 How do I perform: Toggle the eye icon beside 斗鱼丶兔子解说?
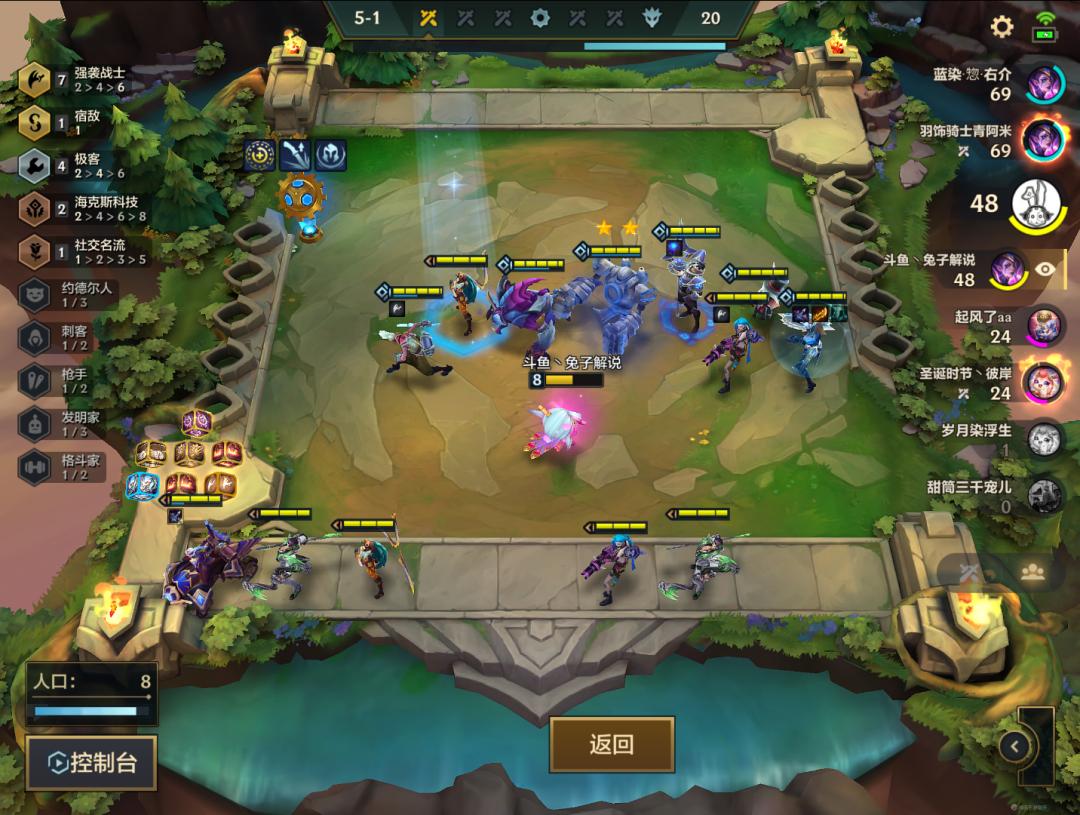1045,268
